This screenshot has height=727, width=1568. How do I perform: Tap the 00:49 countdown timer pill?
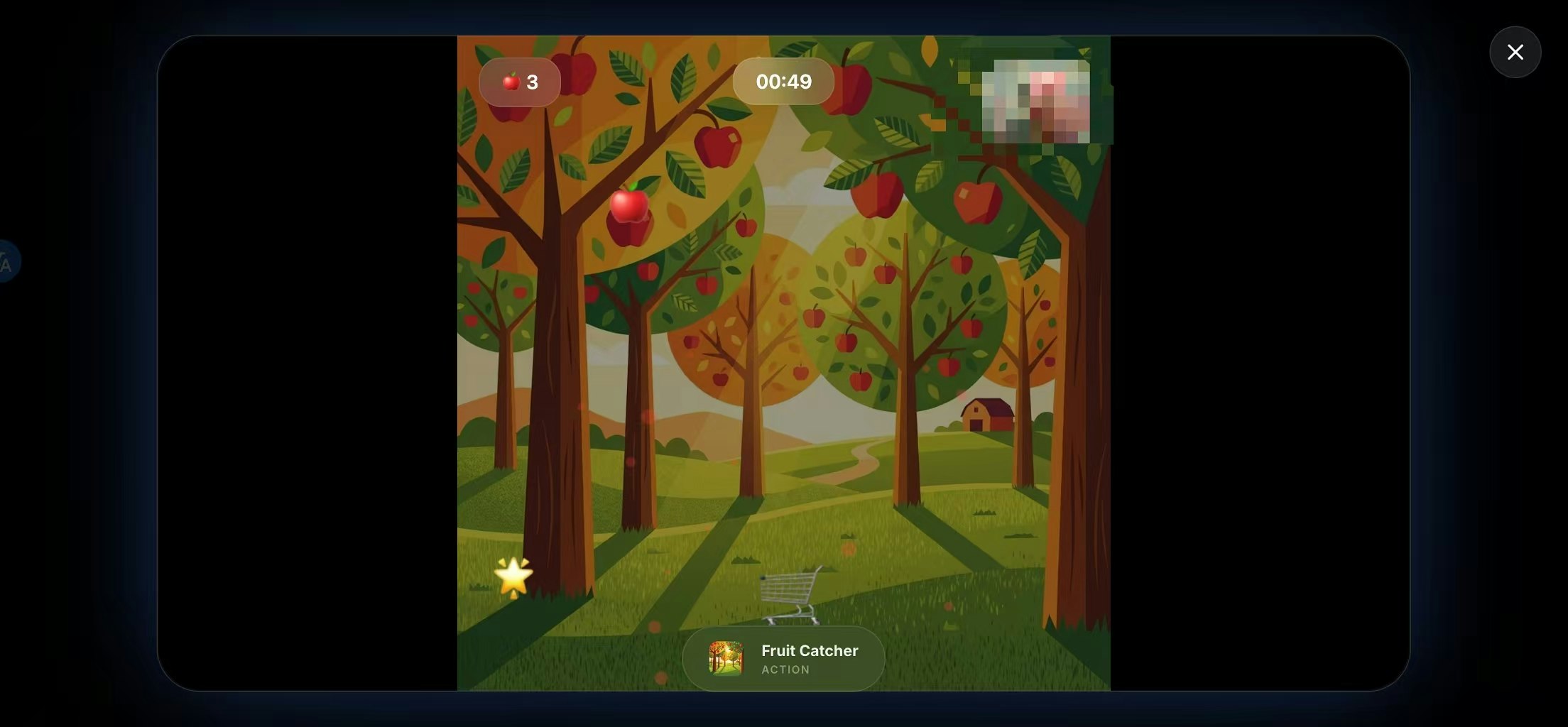[x=783, y=82]
